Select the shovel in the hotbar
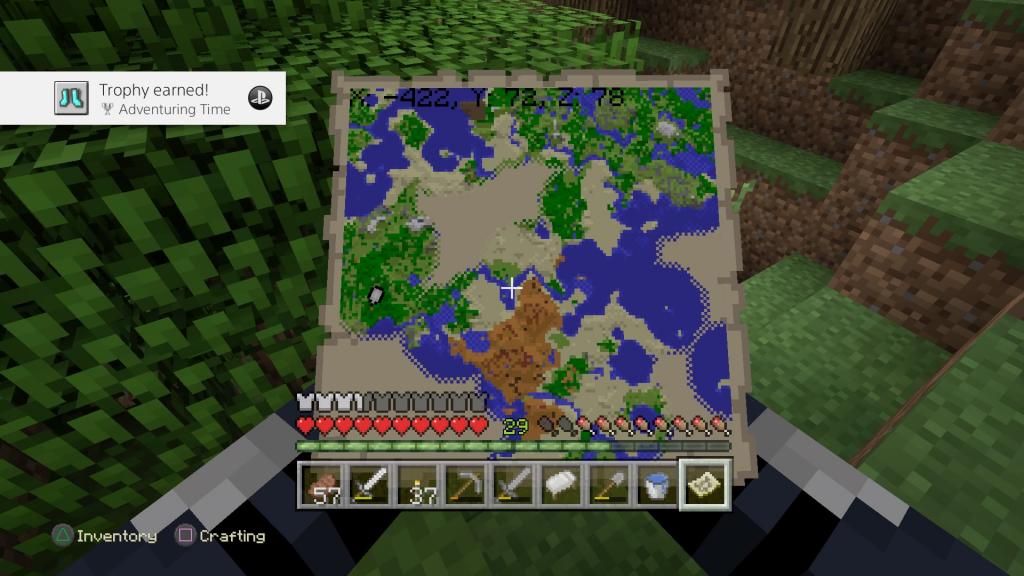 point(608,486)
